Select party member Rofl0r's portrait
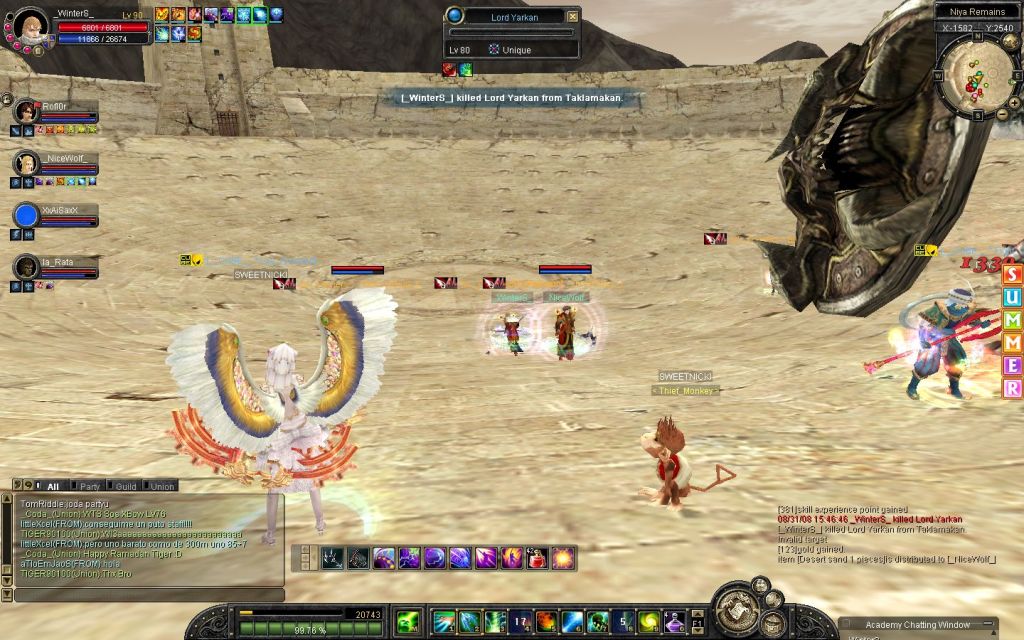The width and height of the screenshot is (1024, 640). click(25, 110)
